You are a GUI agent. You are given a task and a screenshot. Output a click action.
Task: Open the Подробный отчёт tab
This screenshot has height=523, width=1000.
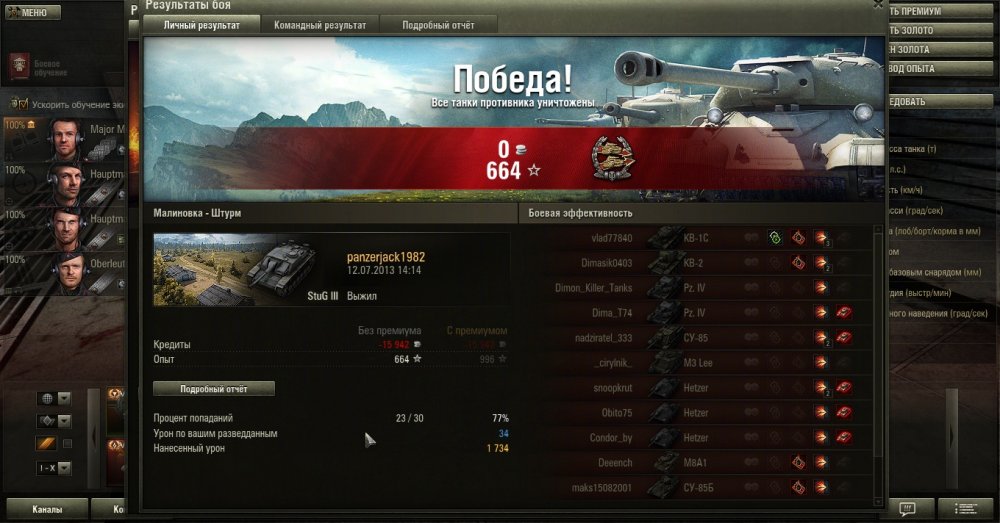coord(440,26)
